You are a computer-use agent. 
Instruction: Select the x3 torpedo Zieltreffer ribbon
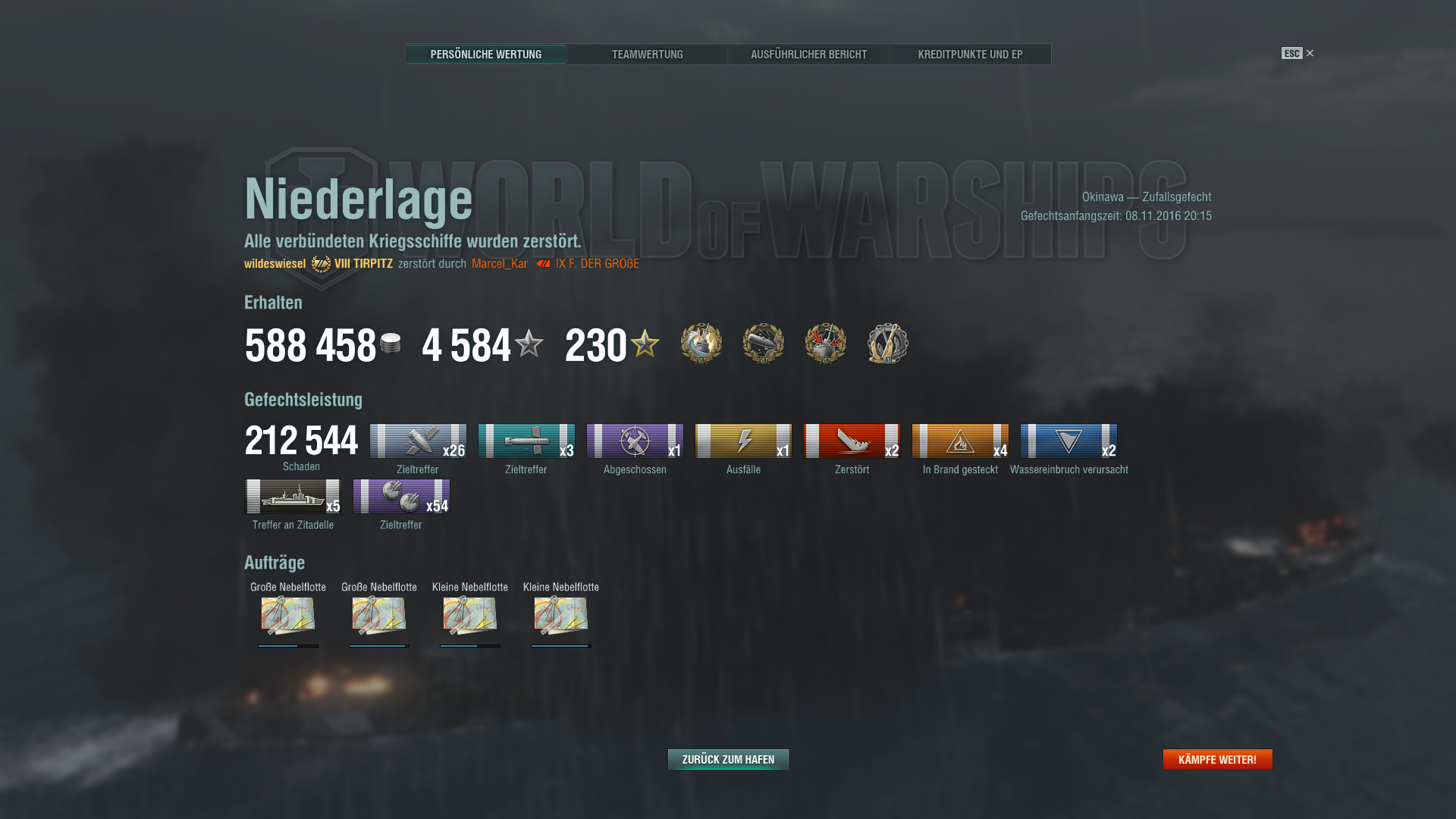coord(526,441)
